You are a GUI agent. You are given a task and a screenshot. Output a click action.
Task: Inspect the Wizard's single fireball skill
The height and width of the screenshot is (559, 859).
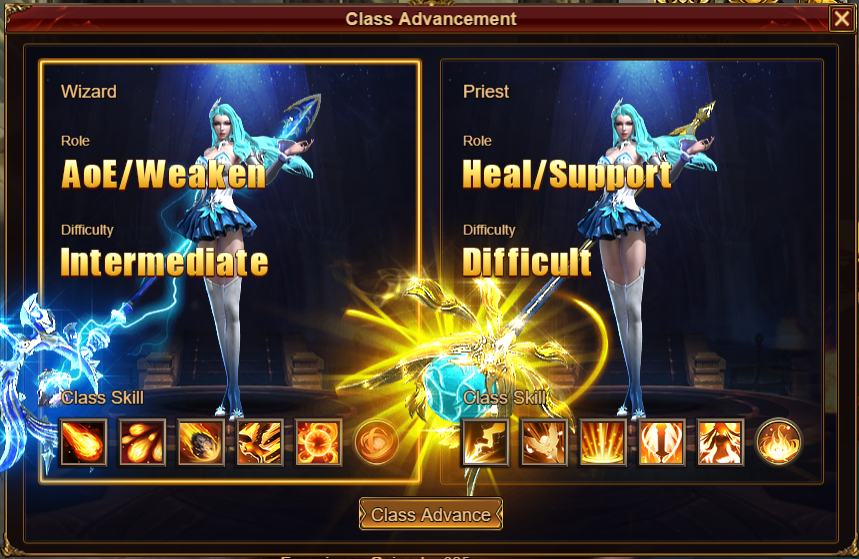pos(84,442)
